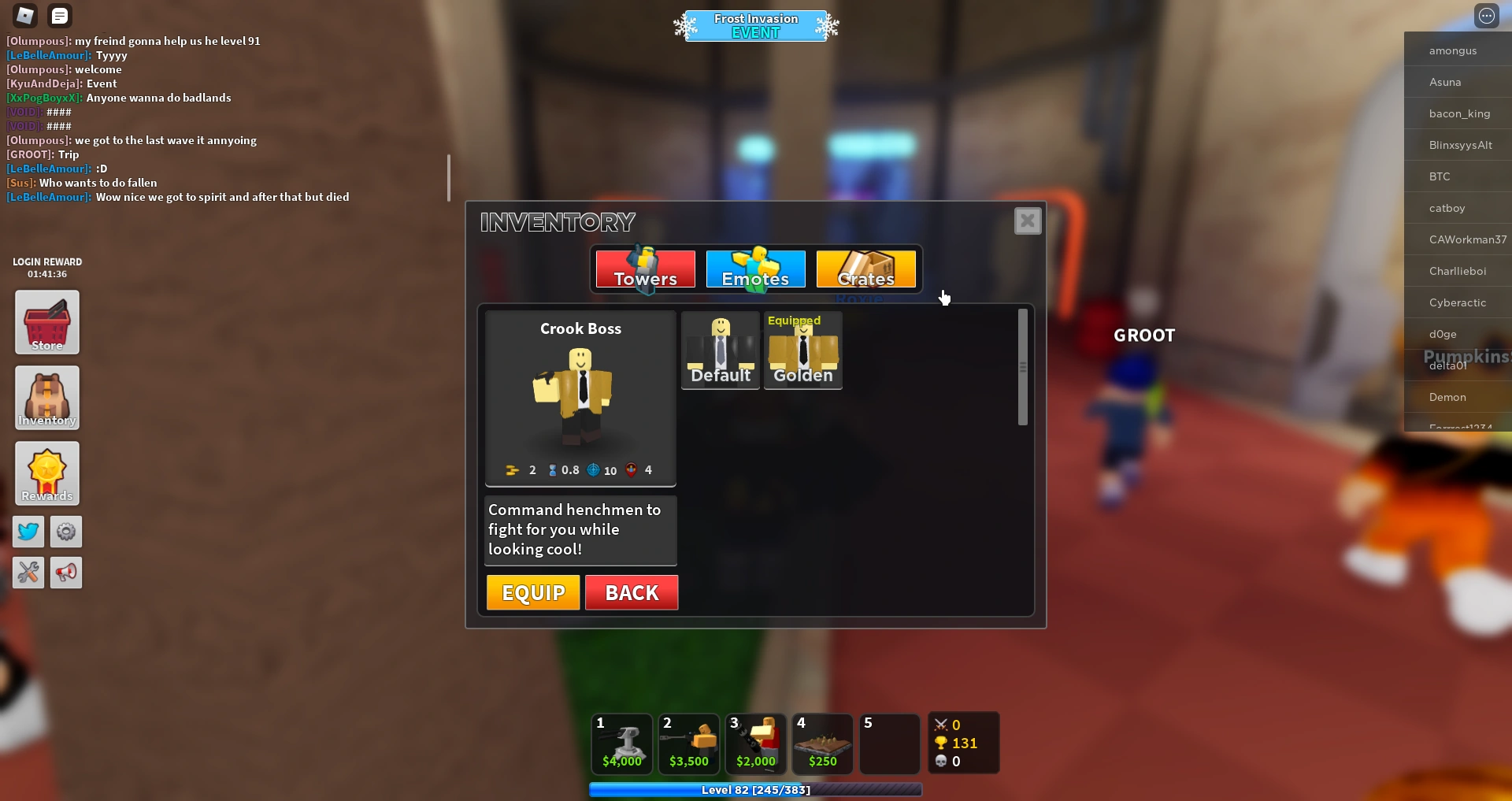This screenshot has width=1512, height=801.
Task: Open the emoji menu at top right
Action: 1487,15
